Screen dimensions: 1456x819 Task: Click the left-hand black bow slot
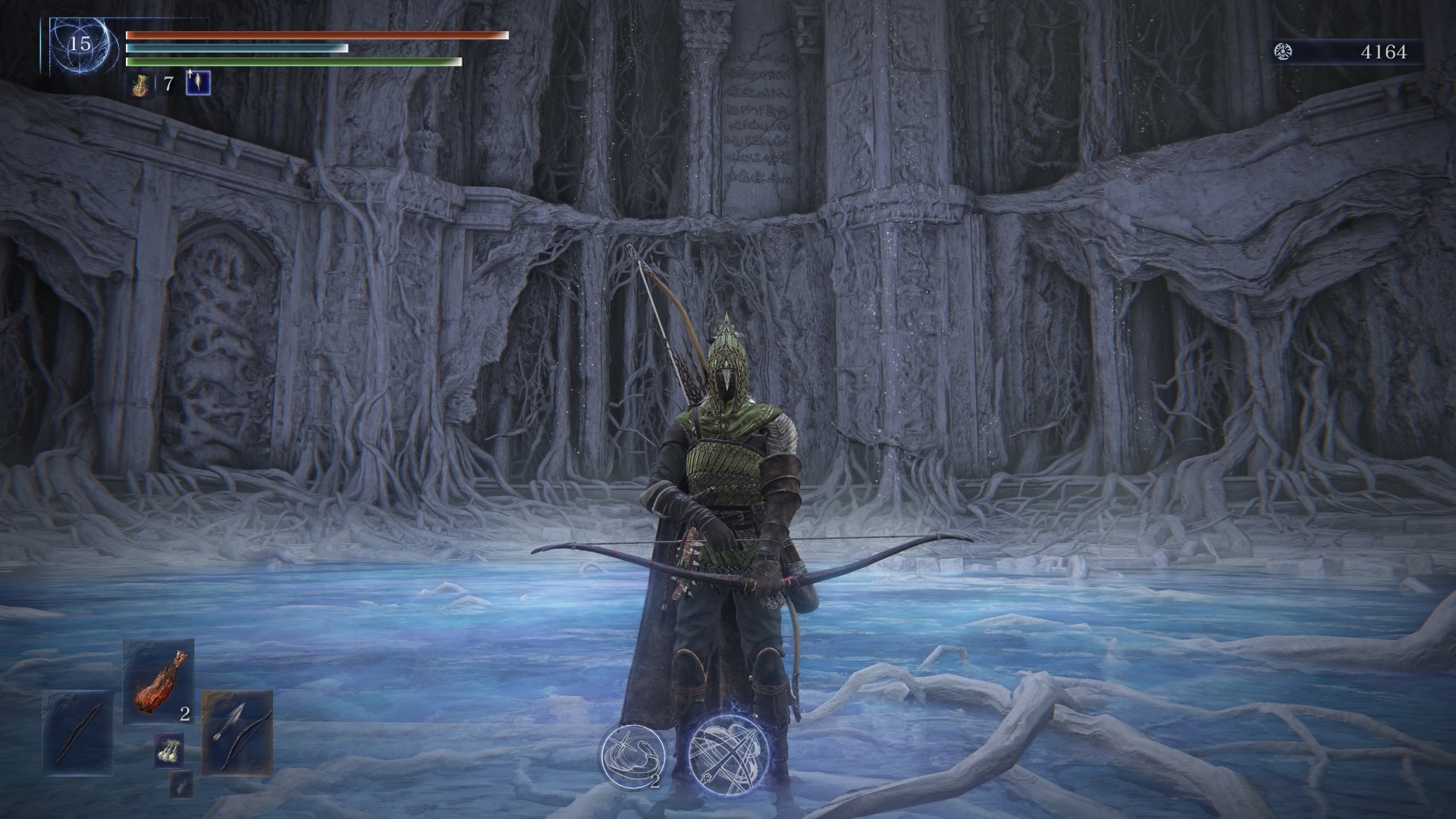pos(78,732)
